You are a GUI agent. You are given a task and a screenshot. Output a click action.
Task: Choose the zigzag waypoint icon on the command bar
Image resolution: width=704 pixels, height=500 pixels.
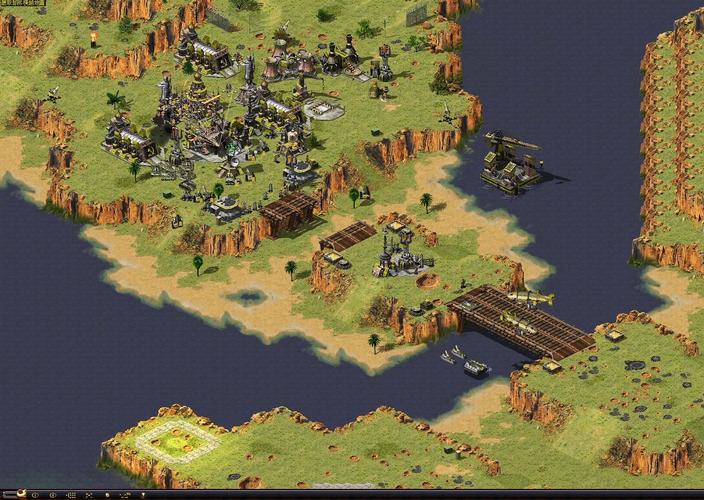pos(125,495)
